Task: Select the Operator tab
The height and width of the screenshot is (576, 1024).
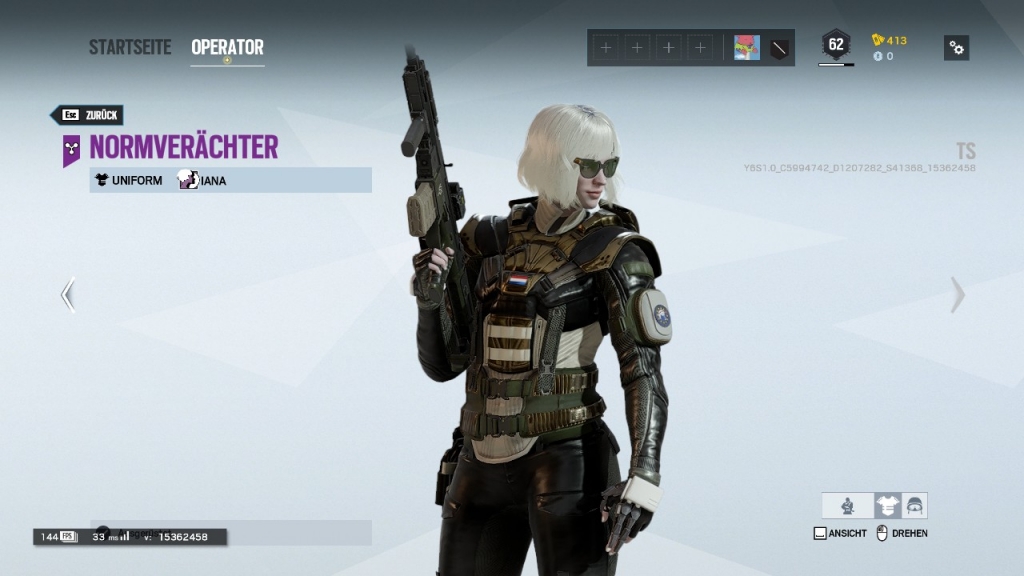Action: [227, 47]
